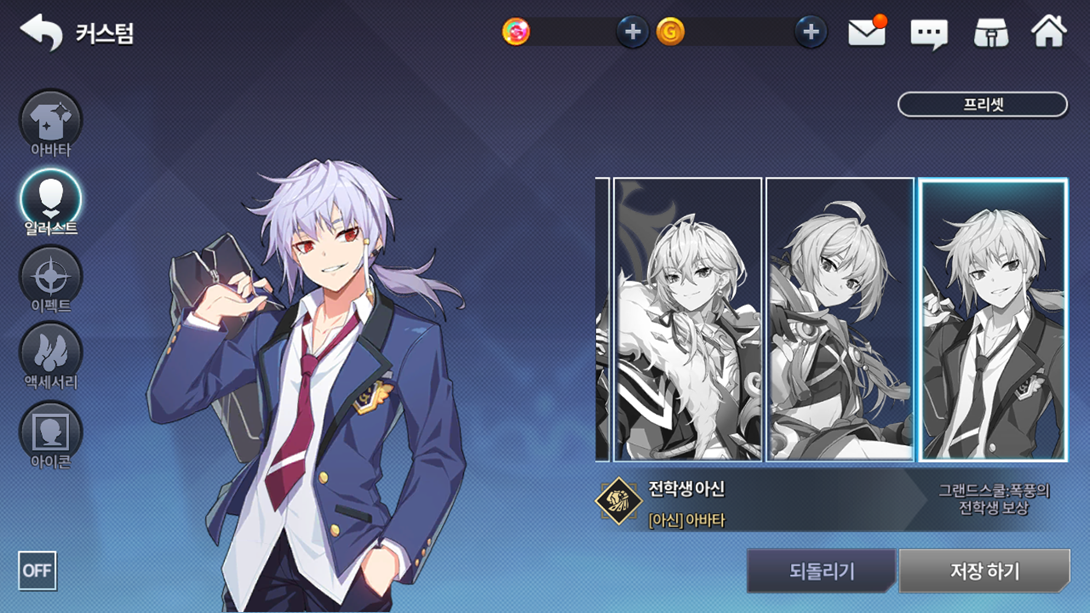
Task: Select the 액세서리 category
Action: coord(51,353)
